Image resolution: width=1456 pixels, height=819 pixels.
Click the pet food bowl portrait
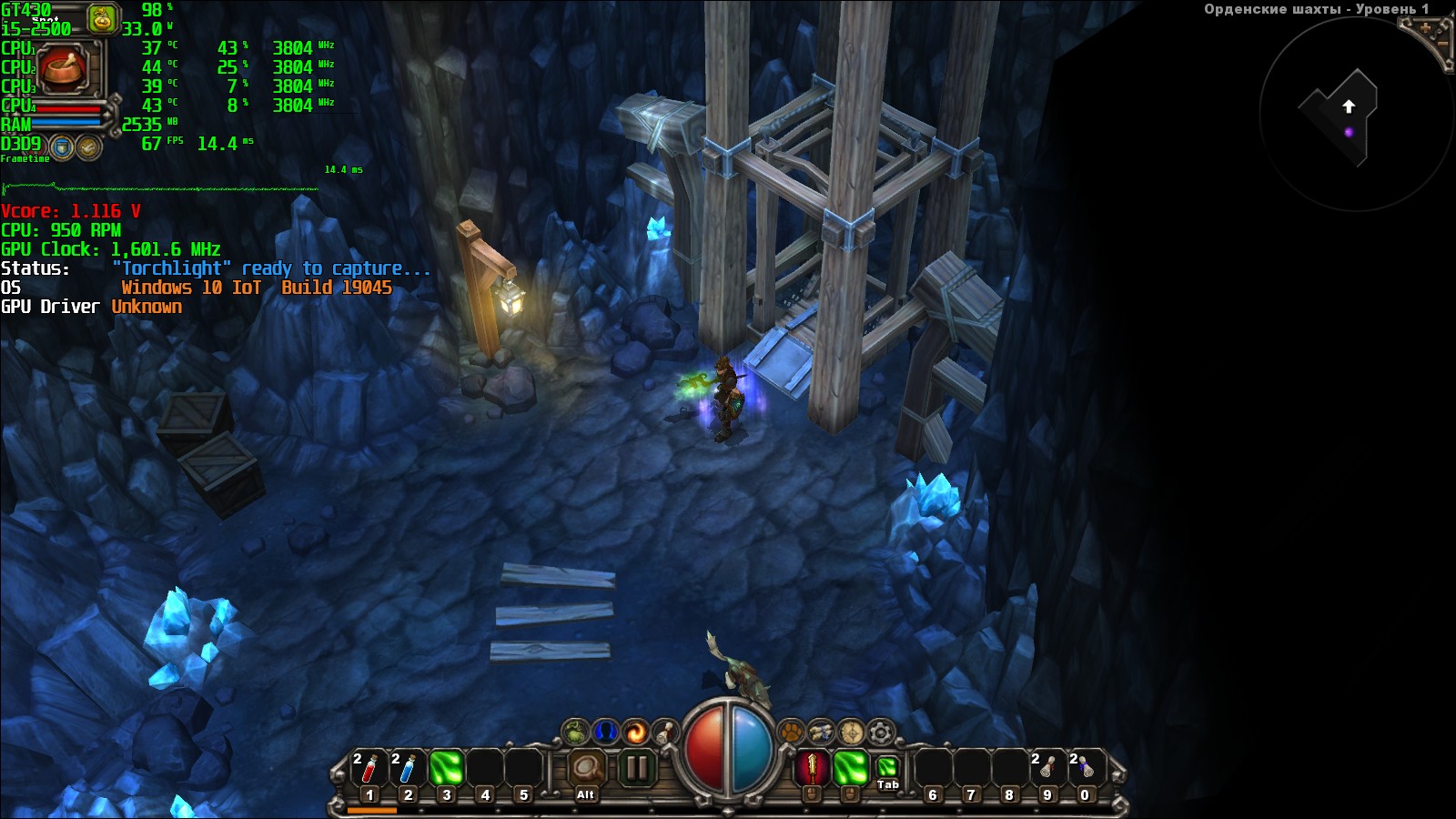tap(63, 67)
